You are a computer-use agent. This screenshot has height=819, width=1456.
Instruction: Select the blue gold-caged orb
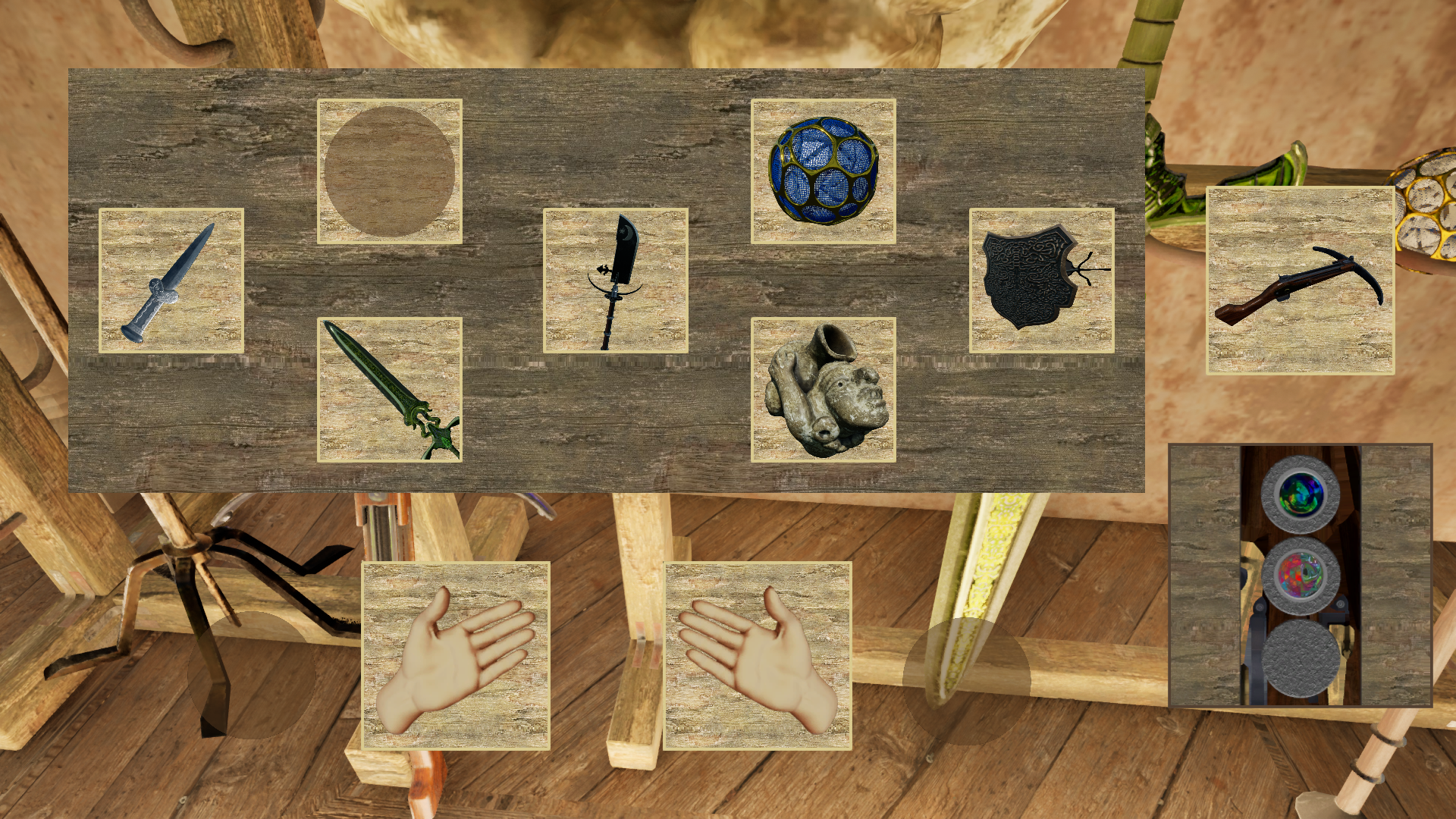tap(824, 171)
